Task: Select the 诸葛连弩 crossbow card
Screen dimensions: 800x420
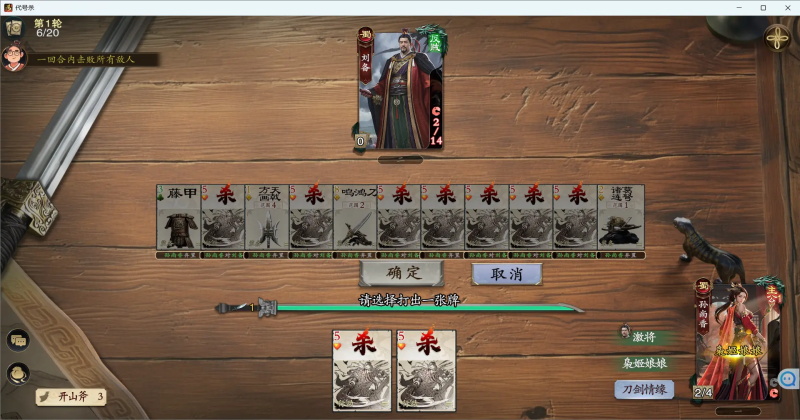Action: coord(621,217)
